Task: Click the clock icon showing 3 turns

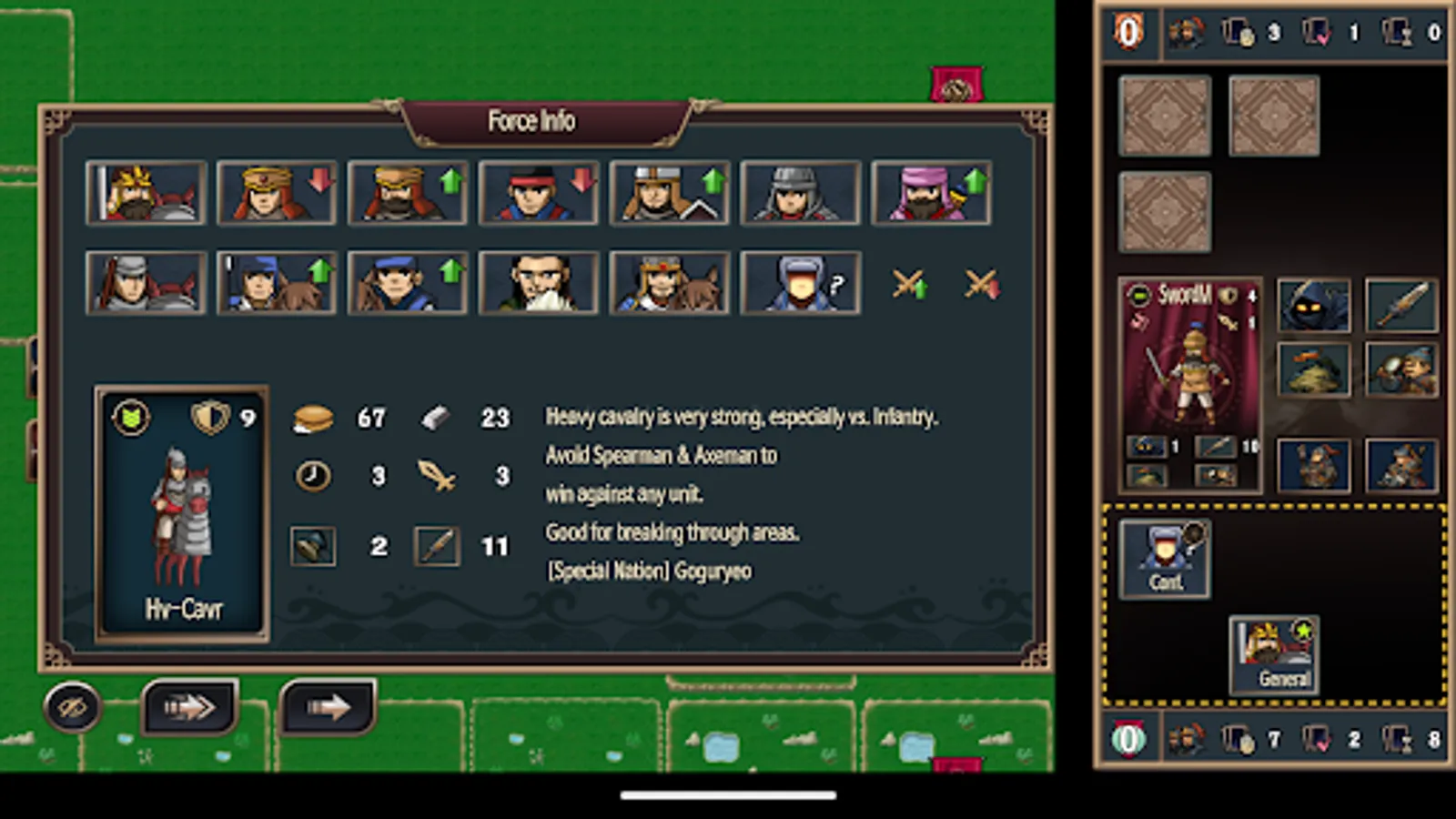Action: (313, 476)
